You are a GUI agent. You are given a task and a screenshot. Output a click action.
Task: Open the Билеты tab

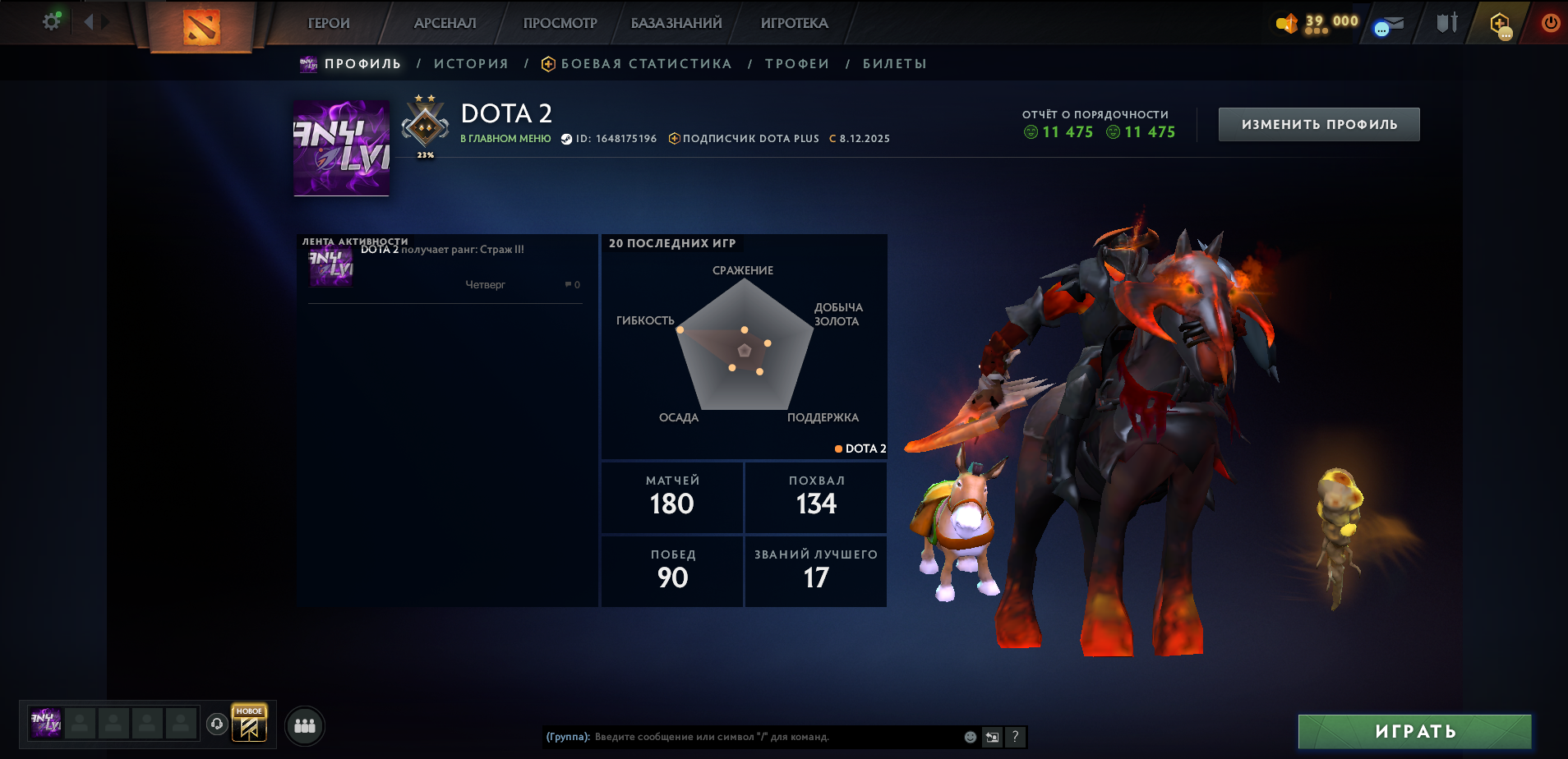pos(894,64)
